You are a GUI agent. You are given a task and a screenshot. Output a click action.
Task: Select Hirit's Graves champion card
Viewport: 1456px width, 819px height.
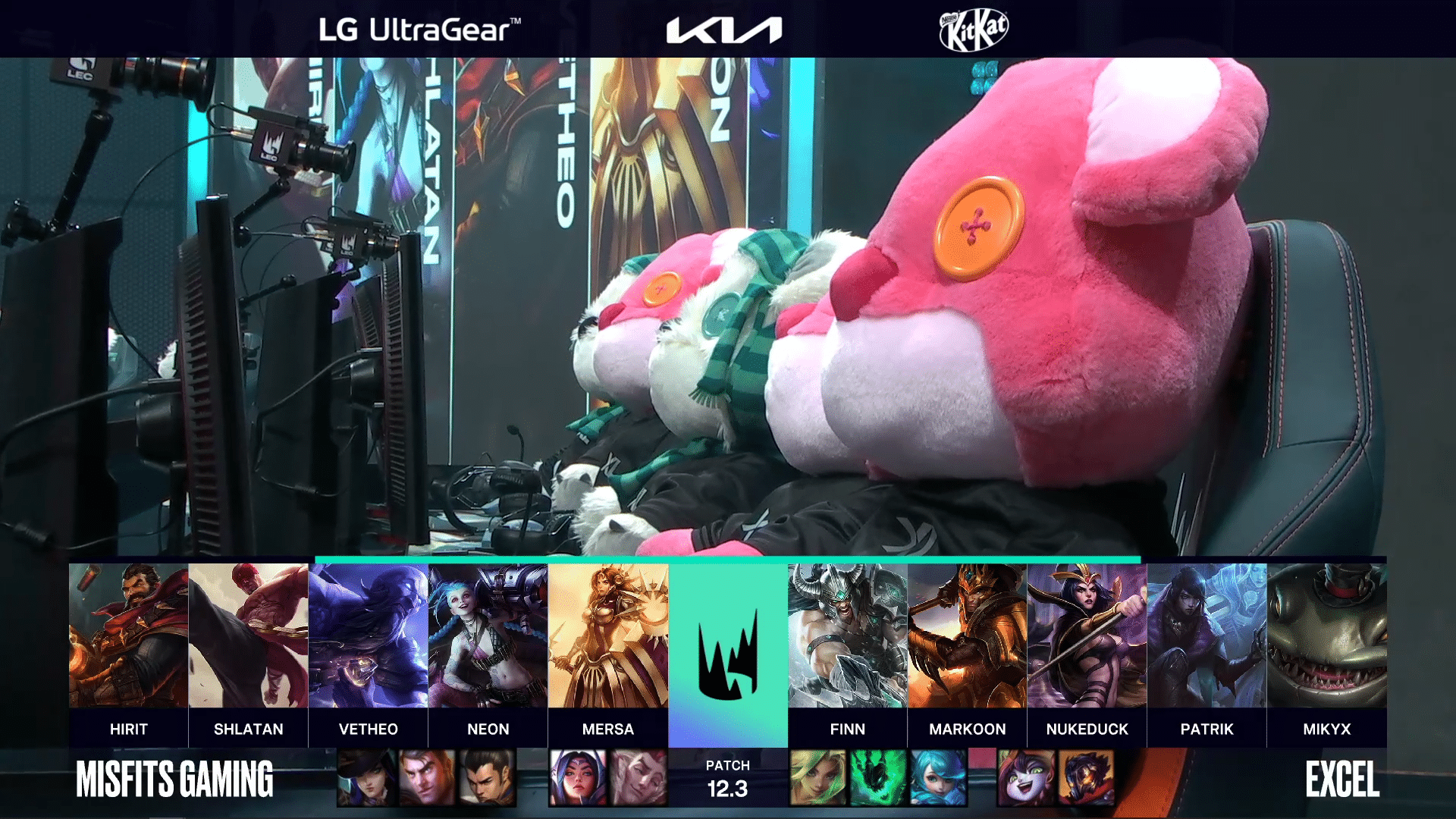click(x=128, y=635)
